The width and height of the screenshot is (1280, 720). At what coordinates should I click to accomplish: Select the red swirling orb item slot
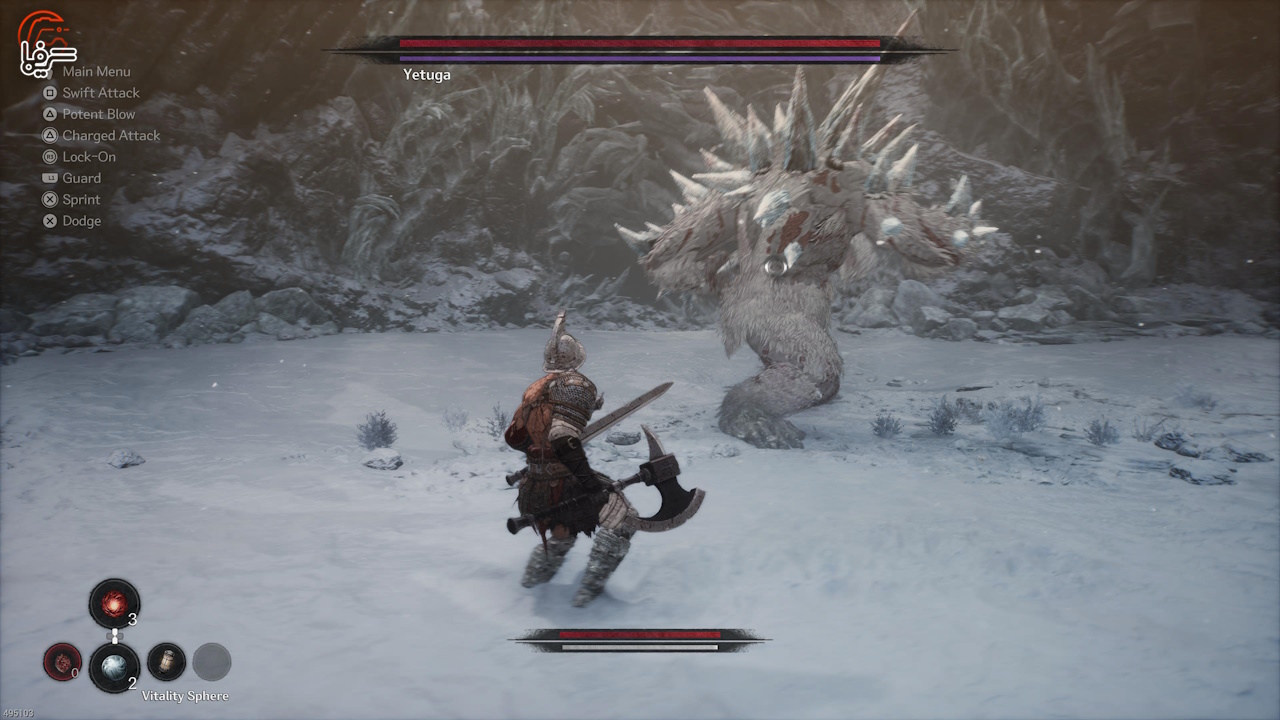click(x=114, y=604)
